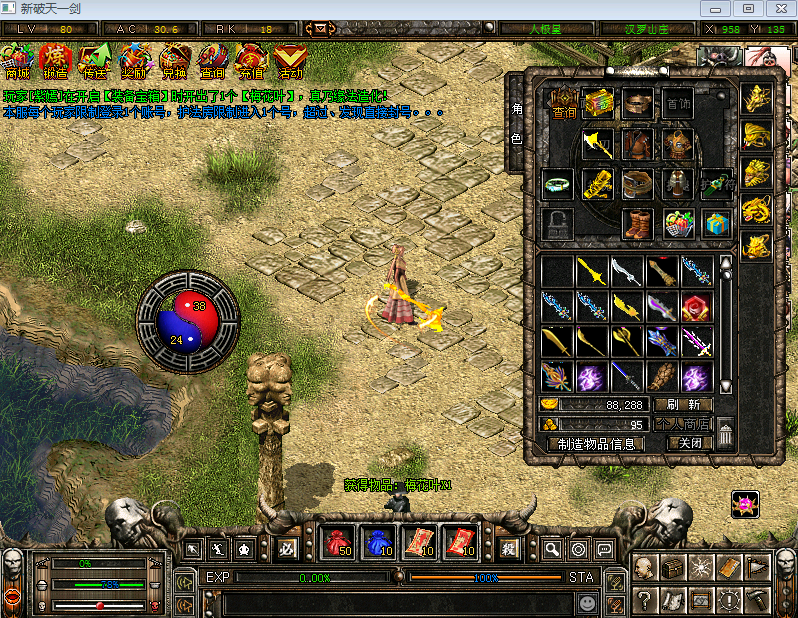Select the equipped boots slot
This screenshot has width=798, height=618.
(637, 223)
